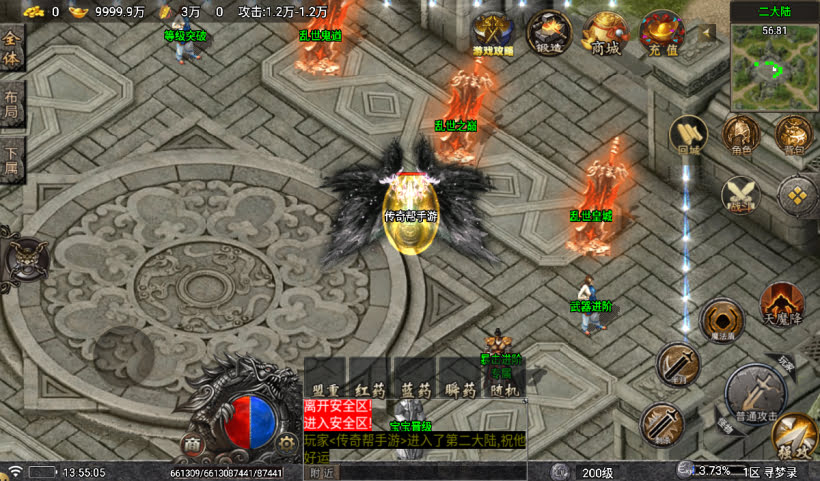Switch to the 全体 tab

click(12, 52)
